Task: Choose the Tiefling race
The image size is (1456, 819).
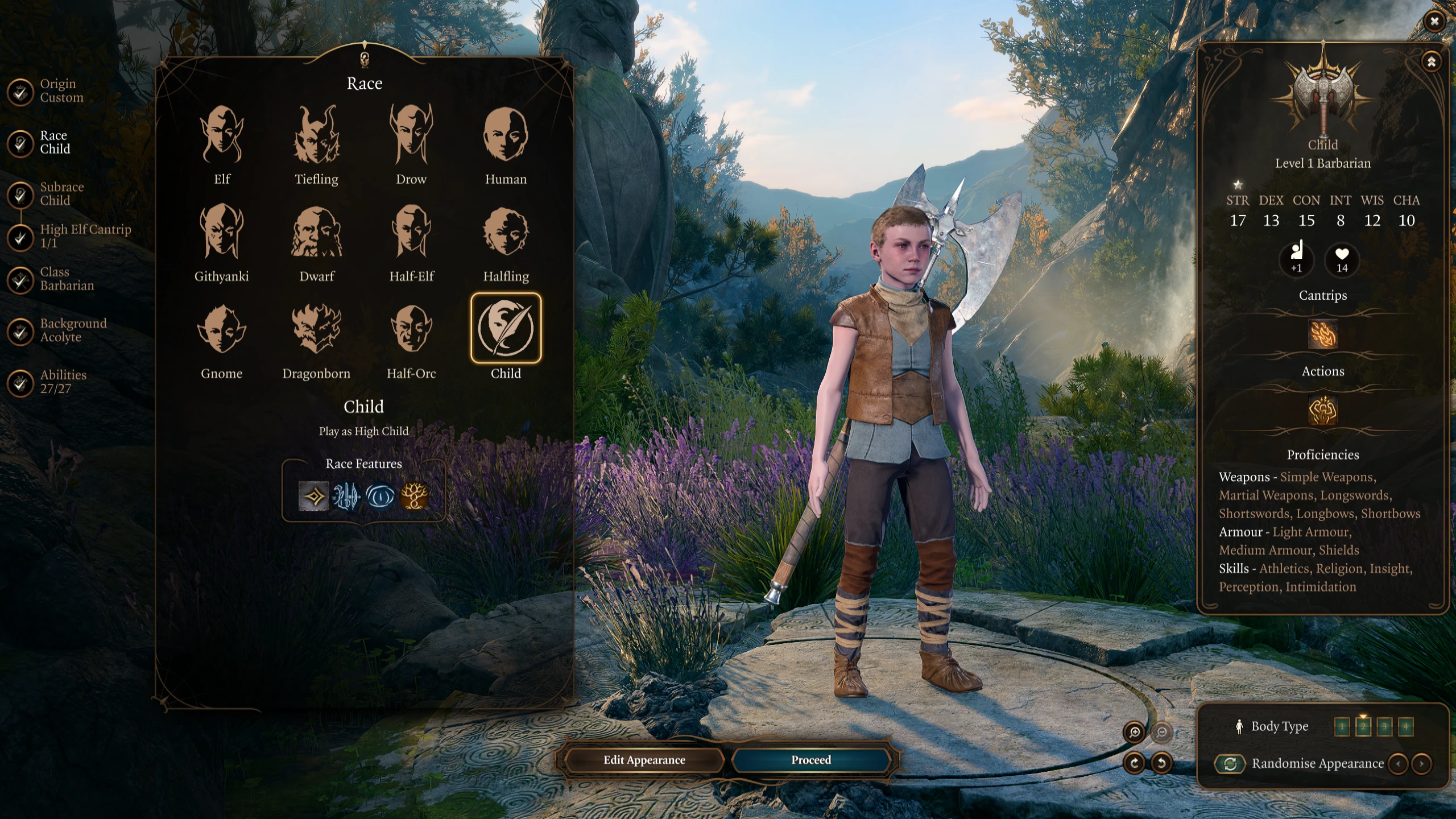Action: (316, 135)
